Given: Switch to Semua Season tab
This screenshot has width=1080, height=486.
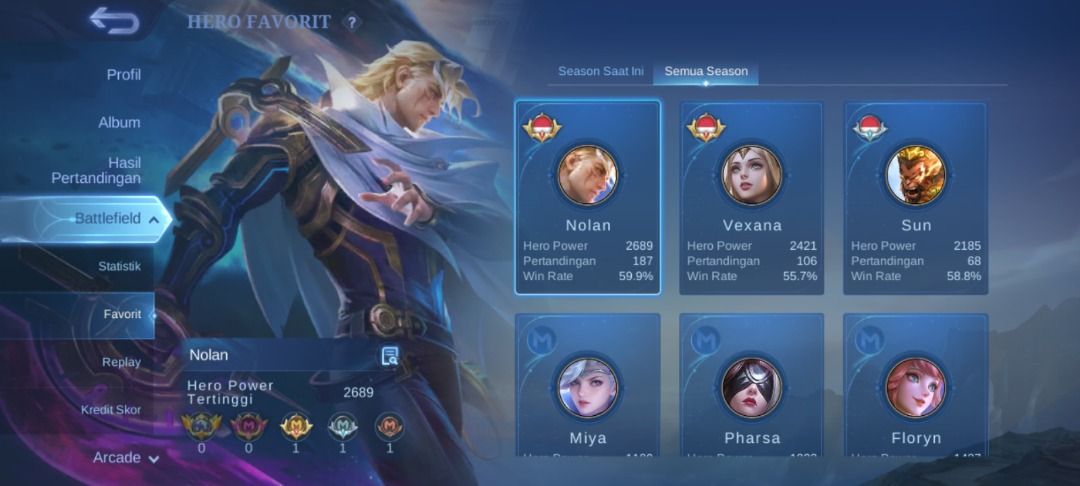Looking at the screenshot, I should coord(706,72).
